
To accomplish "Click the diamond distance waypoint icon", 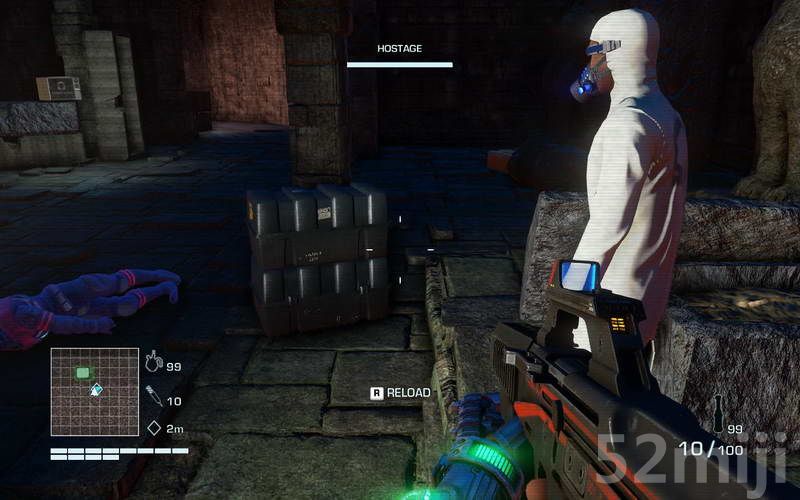I will coord(153,428).
